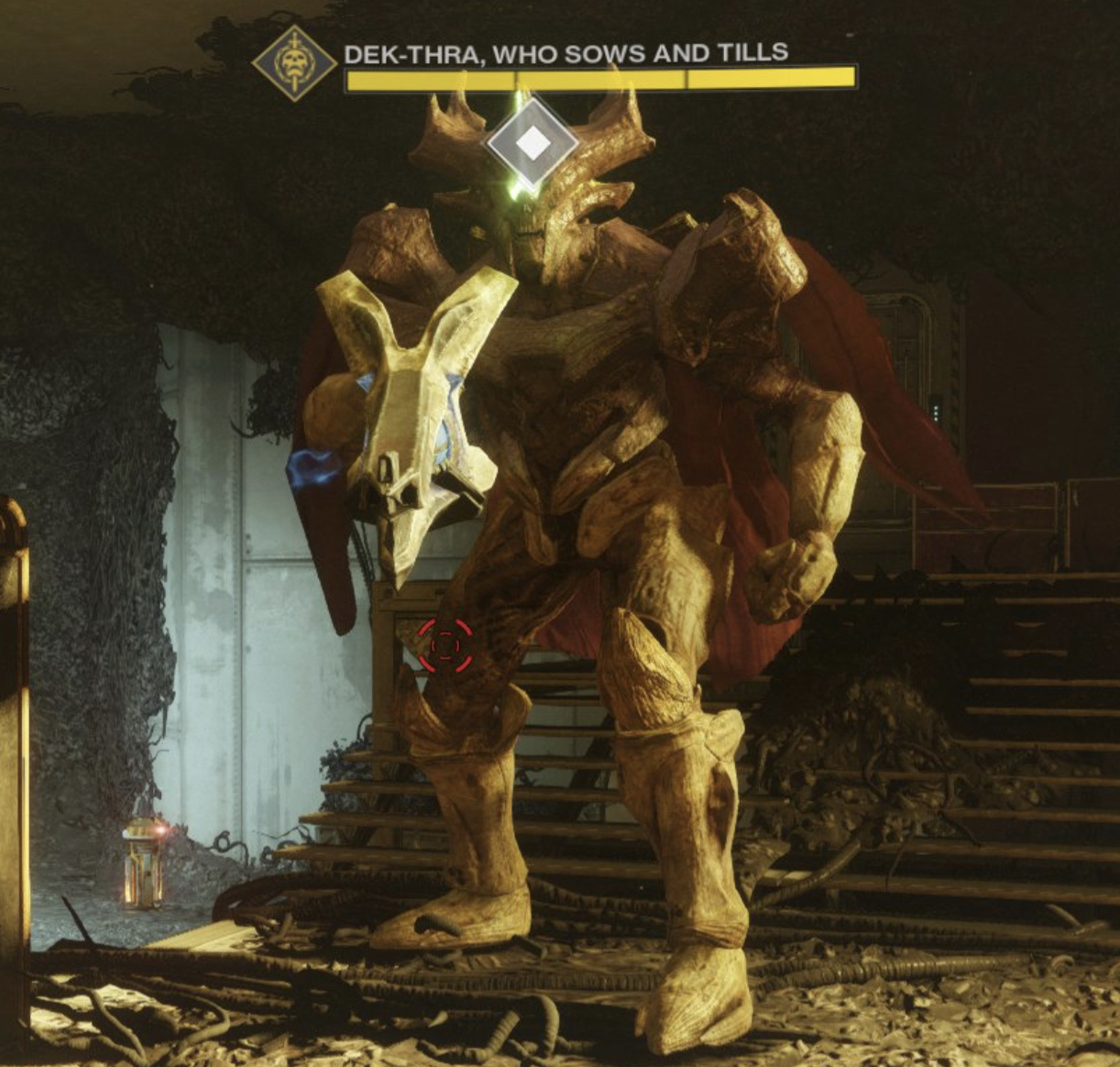Select the white diamond objective waypoint marker
Viewport: 1120px width, 1067px height.
pos(532,144)
